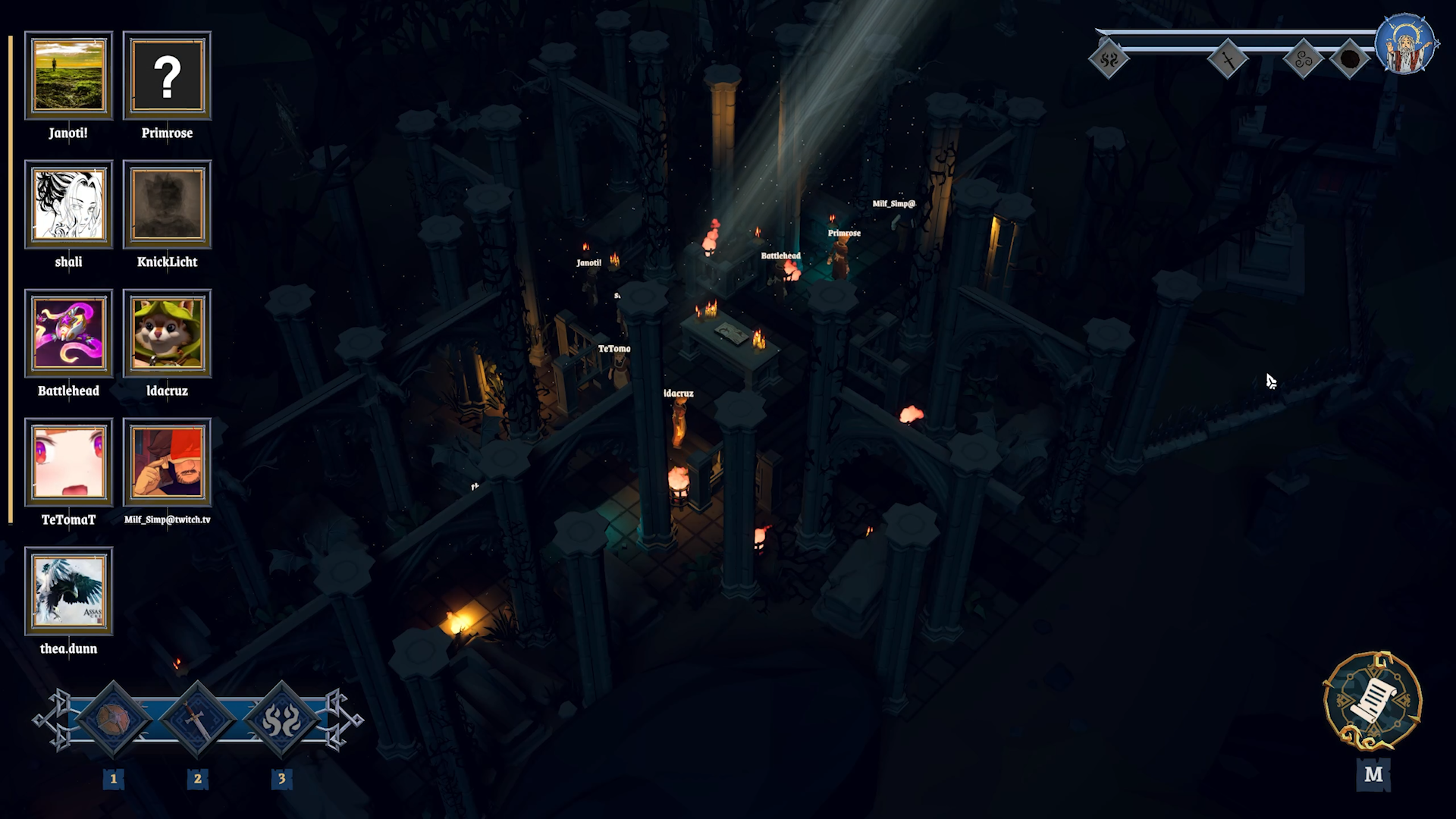Click the spiral milestone on the progress bar

[x=1302, y=57]
